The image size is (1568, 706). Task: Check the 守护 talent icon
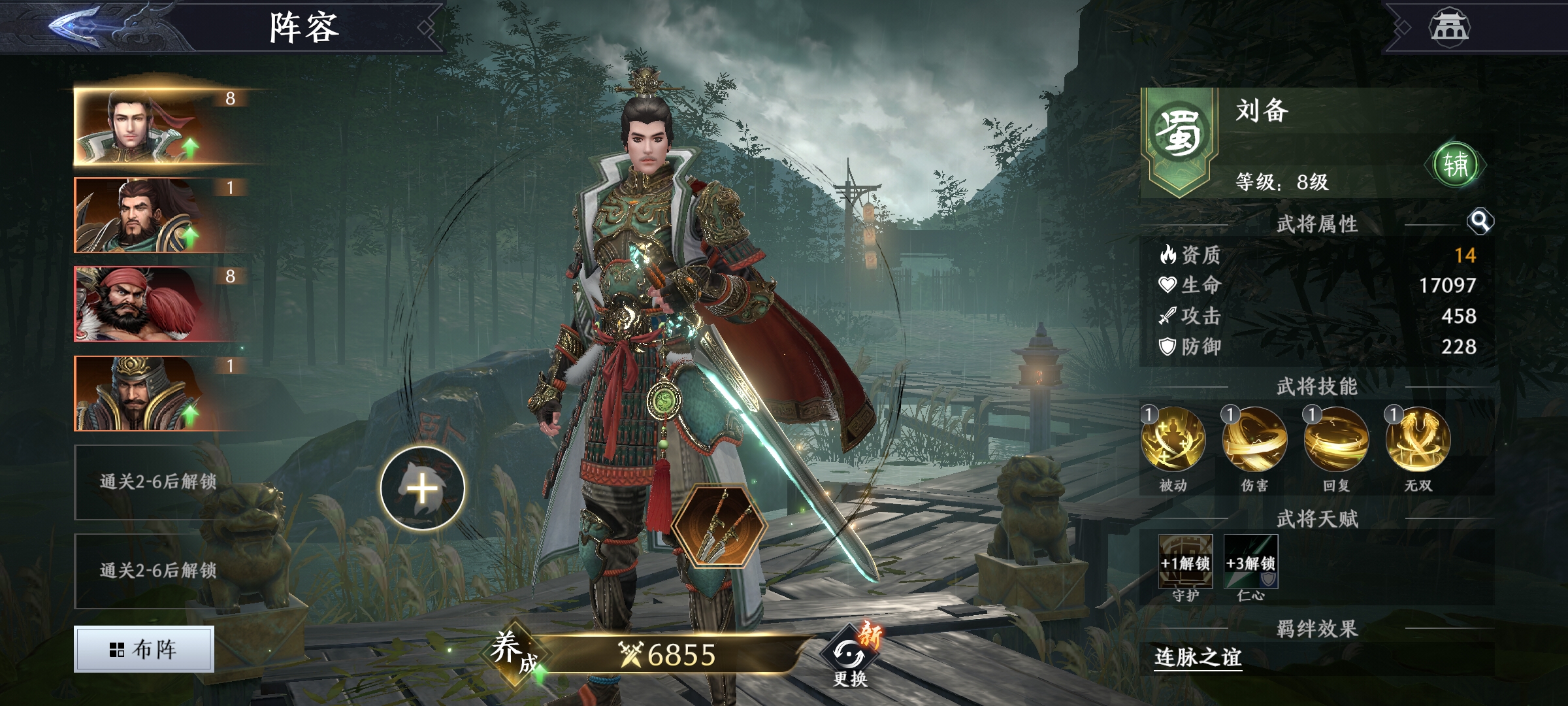tap(1185, 562)
